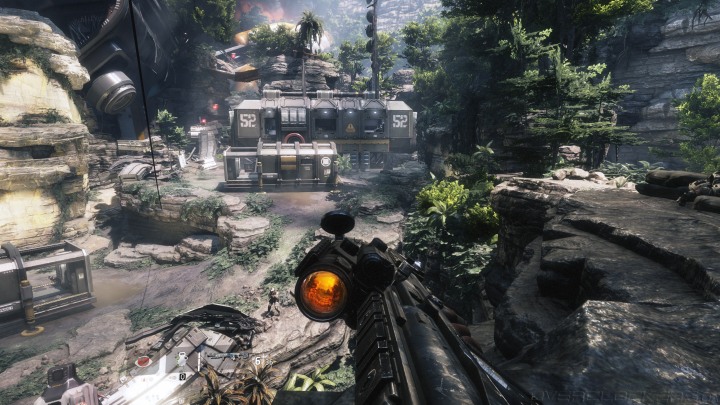Select the frag grenade ordnance icon

(182, 359)
